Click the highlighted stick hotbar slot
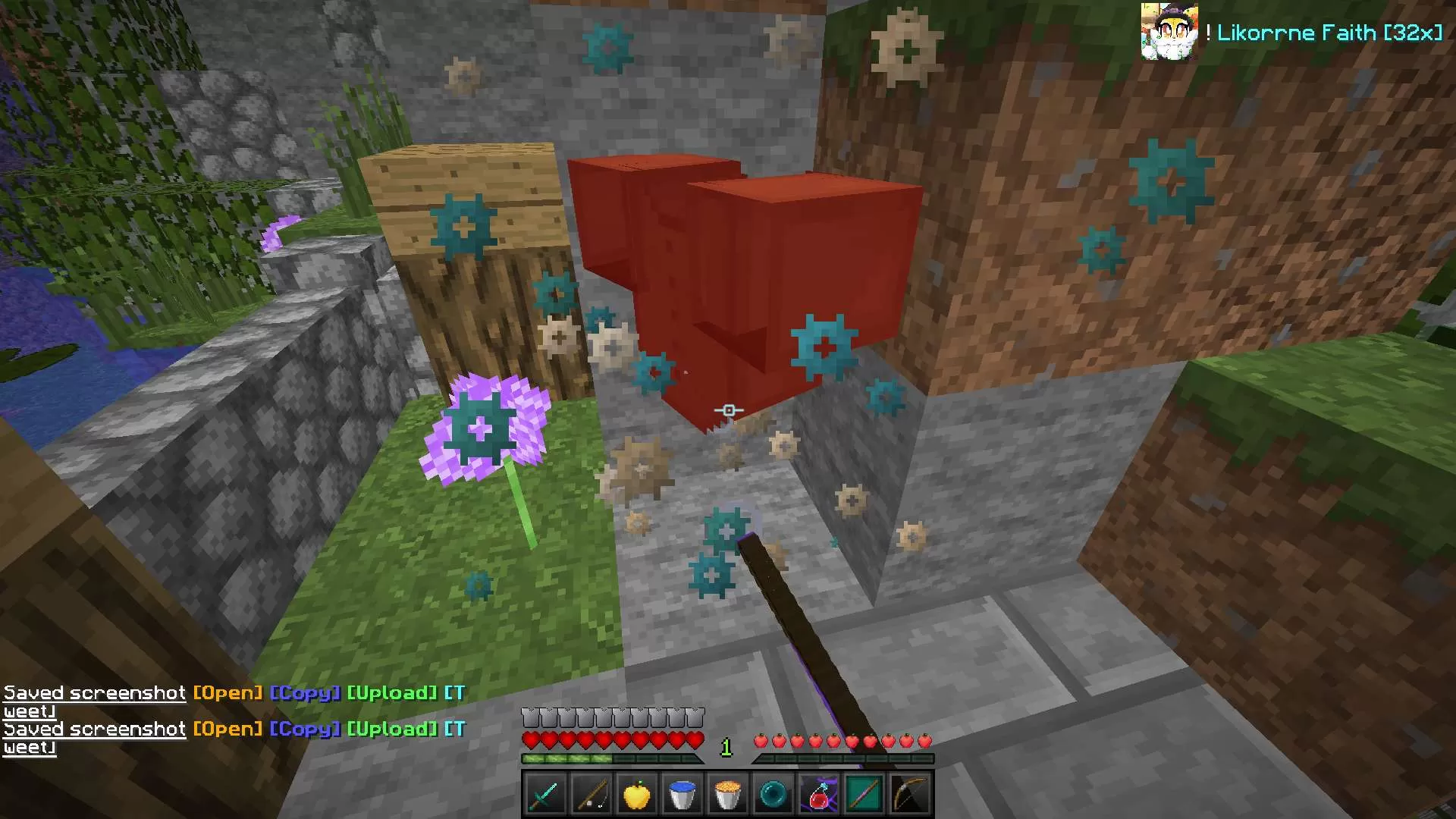The width and height of the screenshot is (1456, 819). tap(864, 795)
